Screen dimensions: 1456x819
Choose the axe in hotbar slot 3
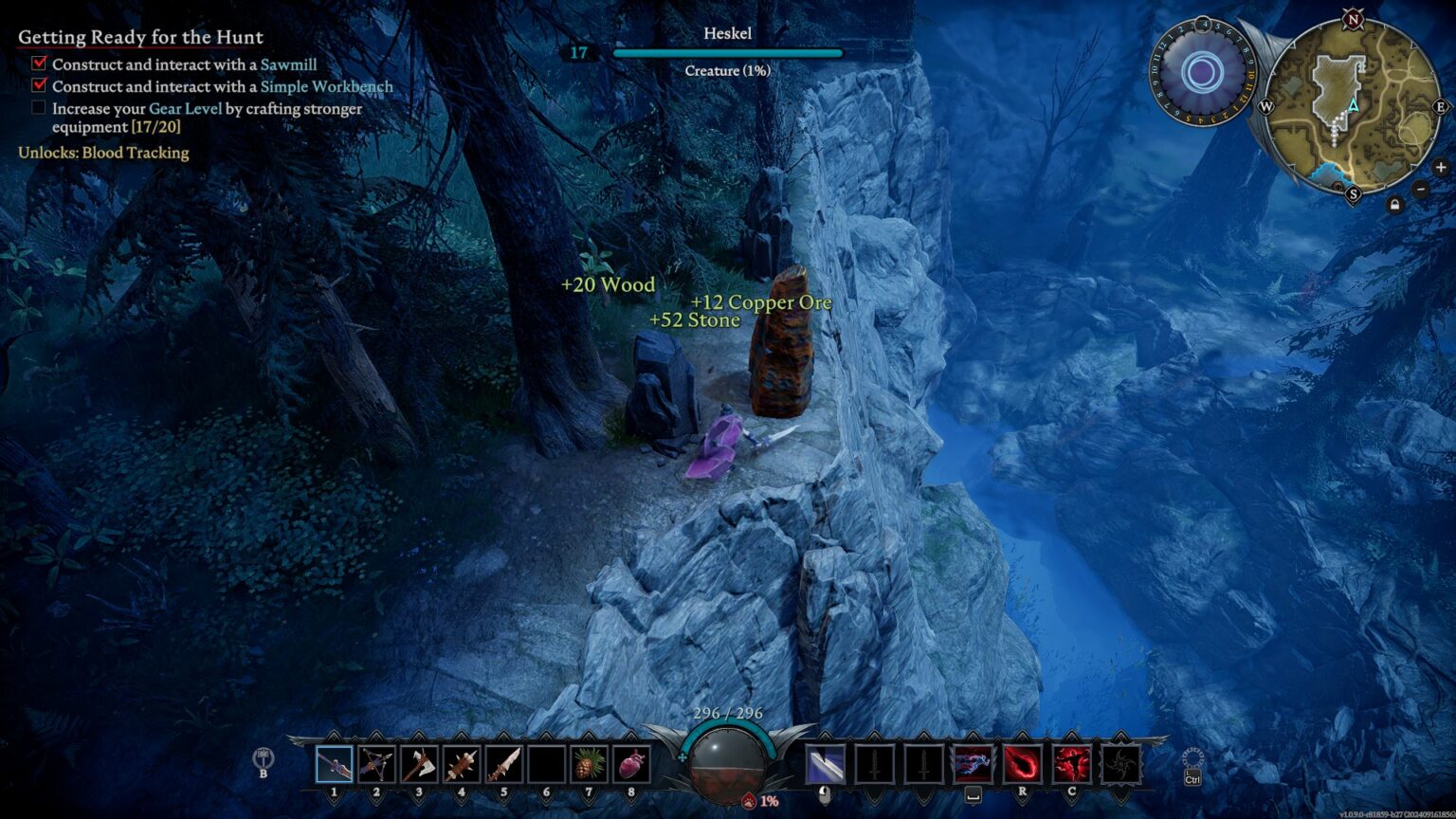418,764
